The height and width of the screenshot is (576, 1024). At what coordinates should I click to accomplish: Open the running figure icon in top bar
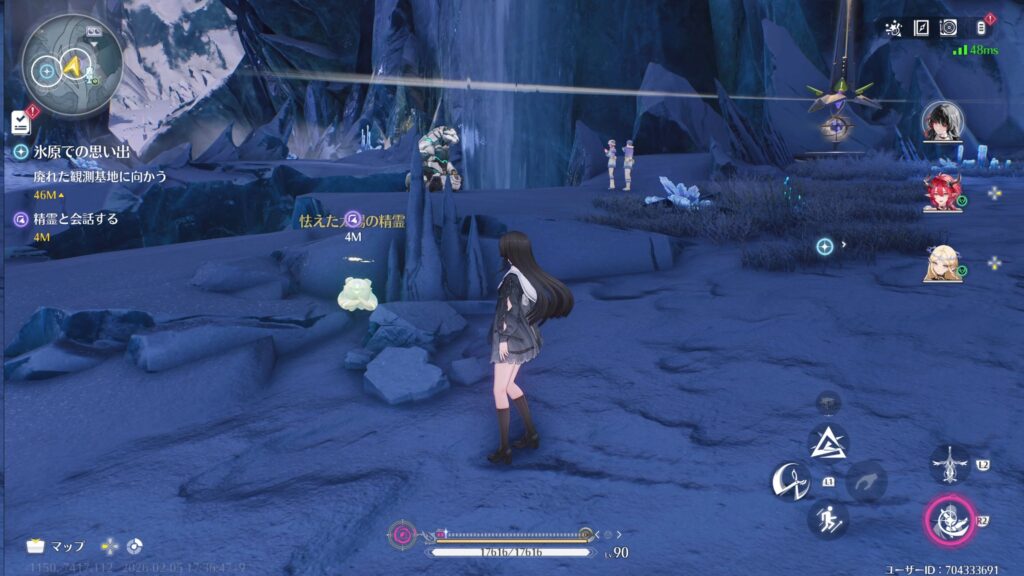[x=893, y=28]
